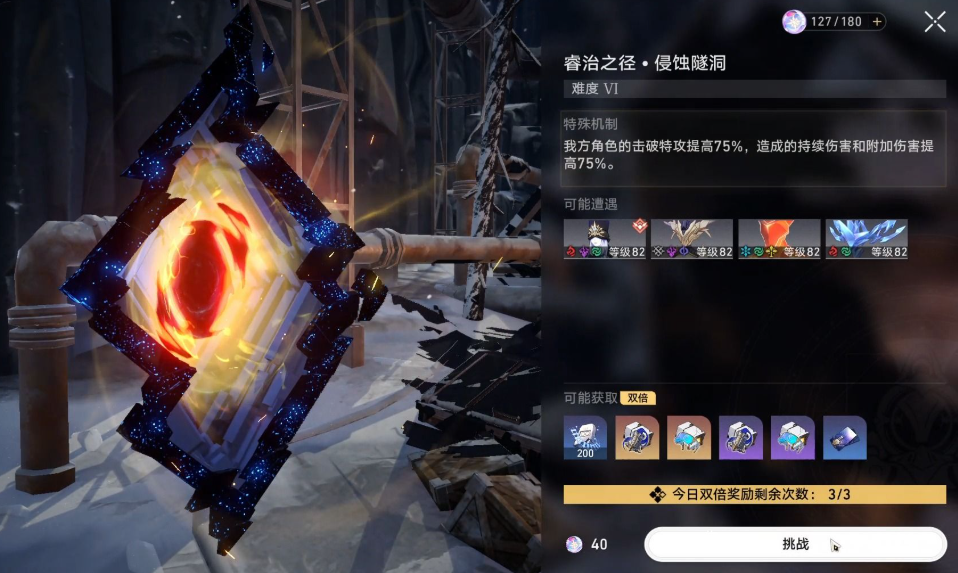This screenshot has height=573, width=958.
Task: View the pale winged enemy portrait
Action: [x=692, y=240]
